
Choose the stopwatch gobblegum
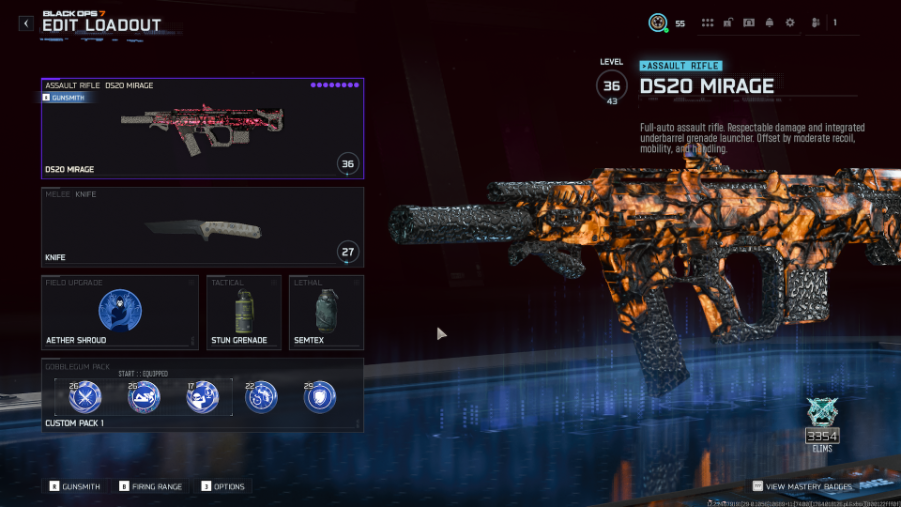(261, 398)
